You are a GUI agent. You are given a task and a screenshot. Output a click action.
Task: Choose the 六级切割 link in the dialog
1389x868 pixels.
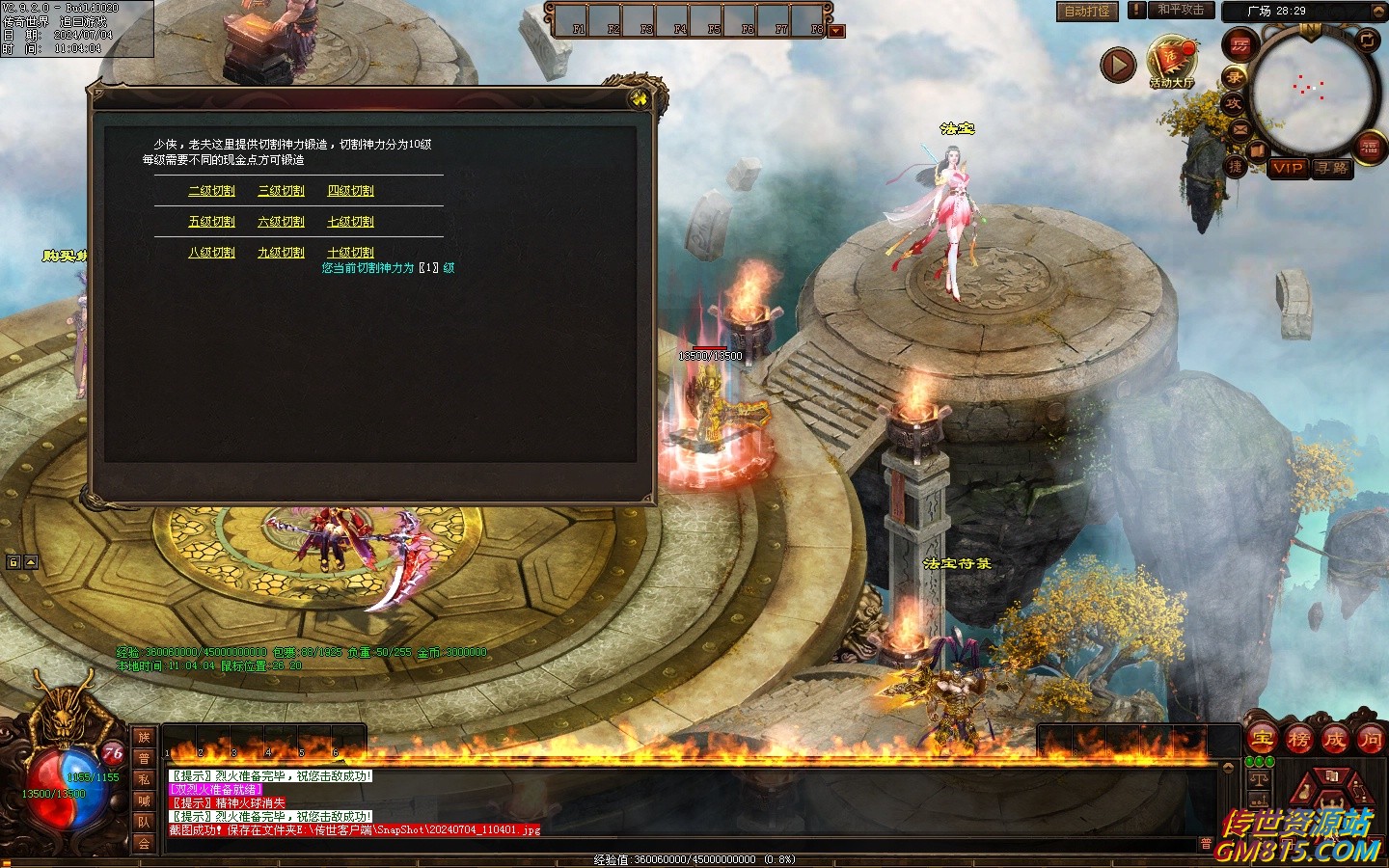click(x=281, y=222)
